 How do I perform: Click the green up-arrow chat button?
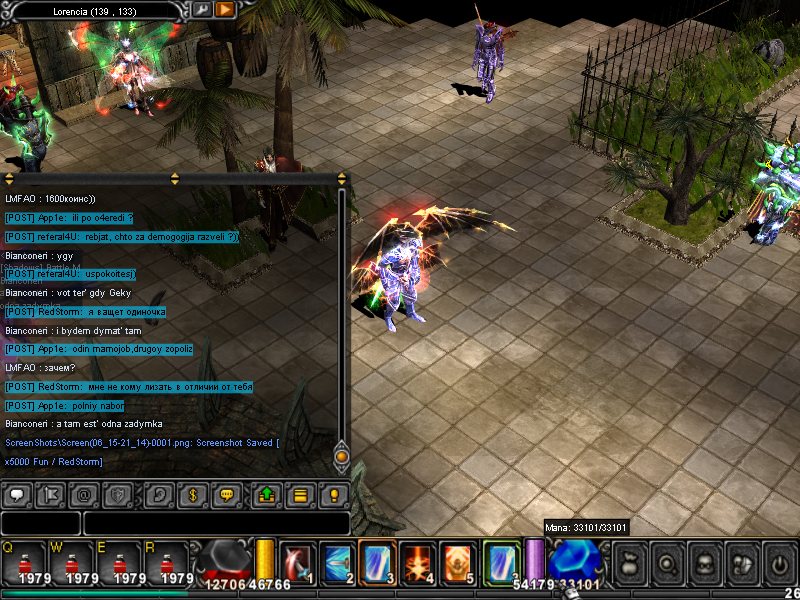click(267, 494)
